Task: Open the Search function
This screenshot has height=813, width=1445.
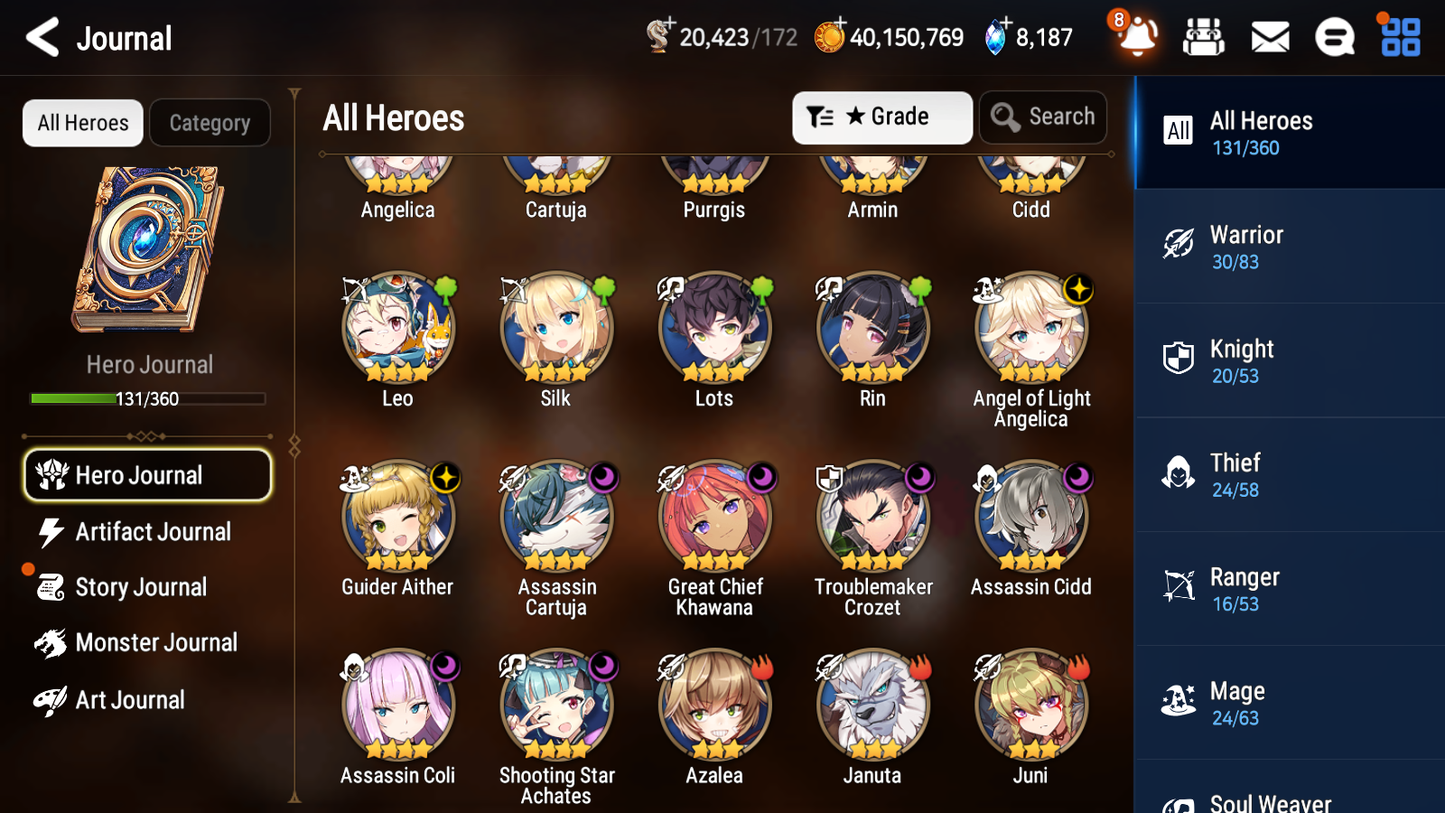Action: pos(1043,117)
